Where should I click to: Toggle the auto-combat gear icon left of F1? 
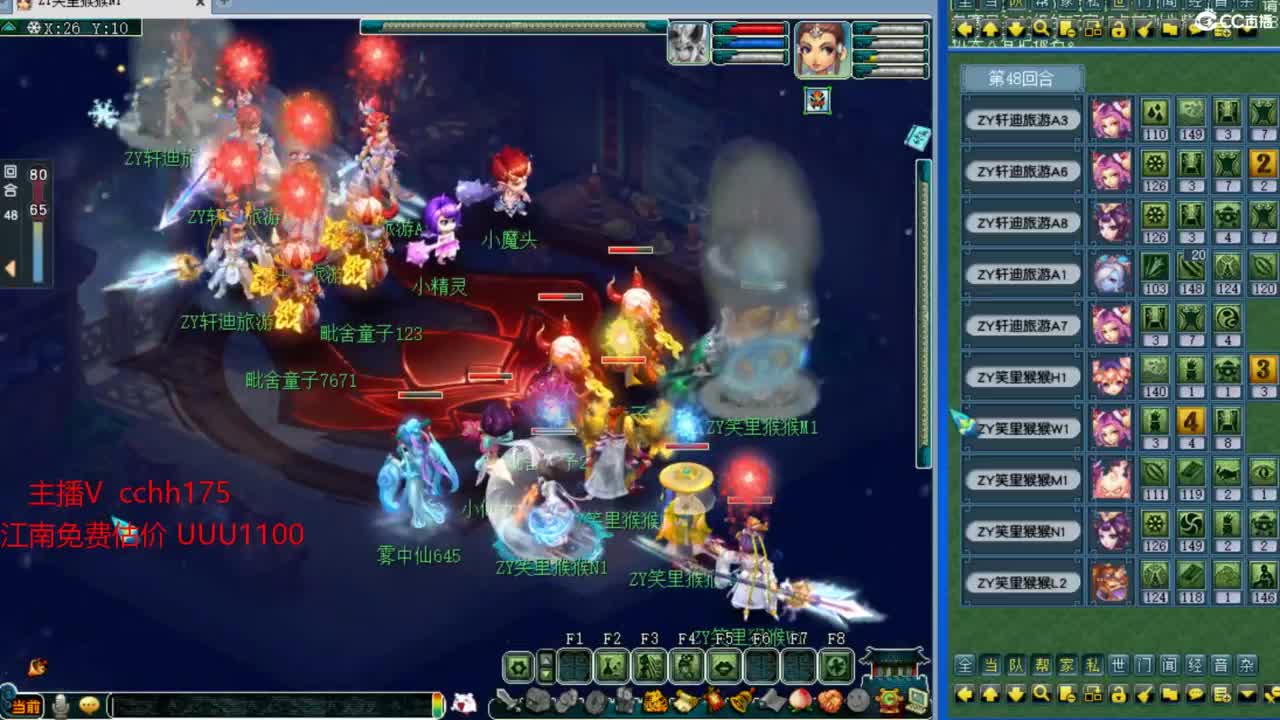(x=520, y=667)
